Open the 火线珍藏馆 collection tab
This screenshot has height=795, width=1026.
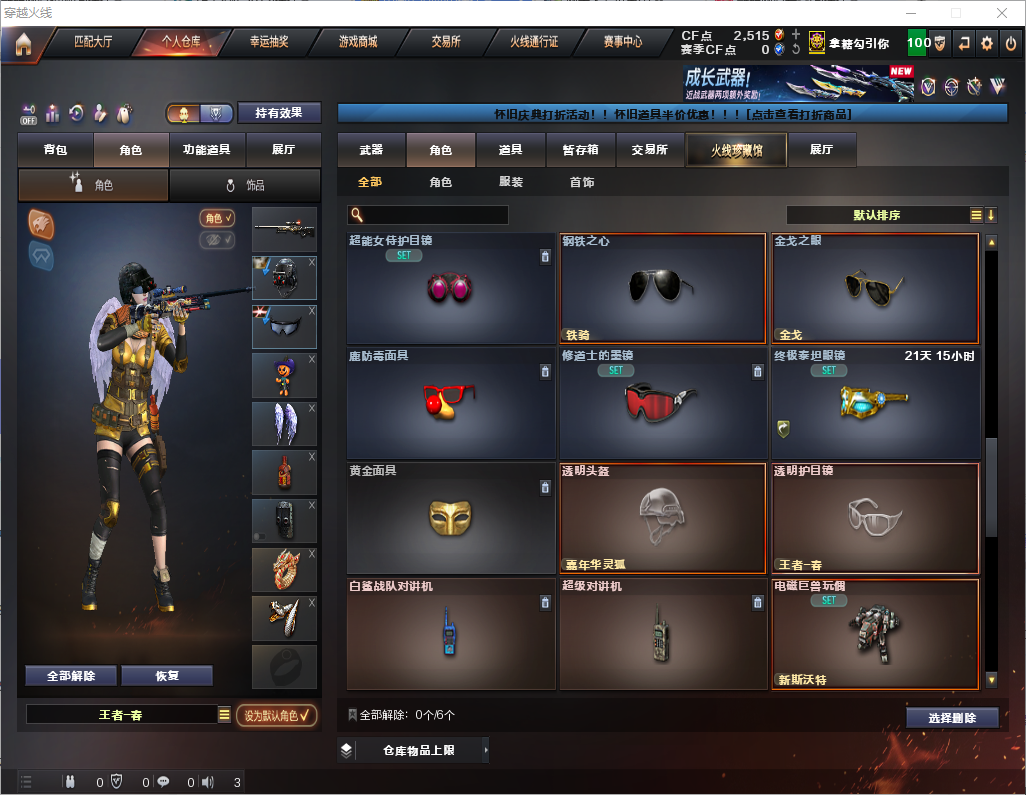(736, 150)
